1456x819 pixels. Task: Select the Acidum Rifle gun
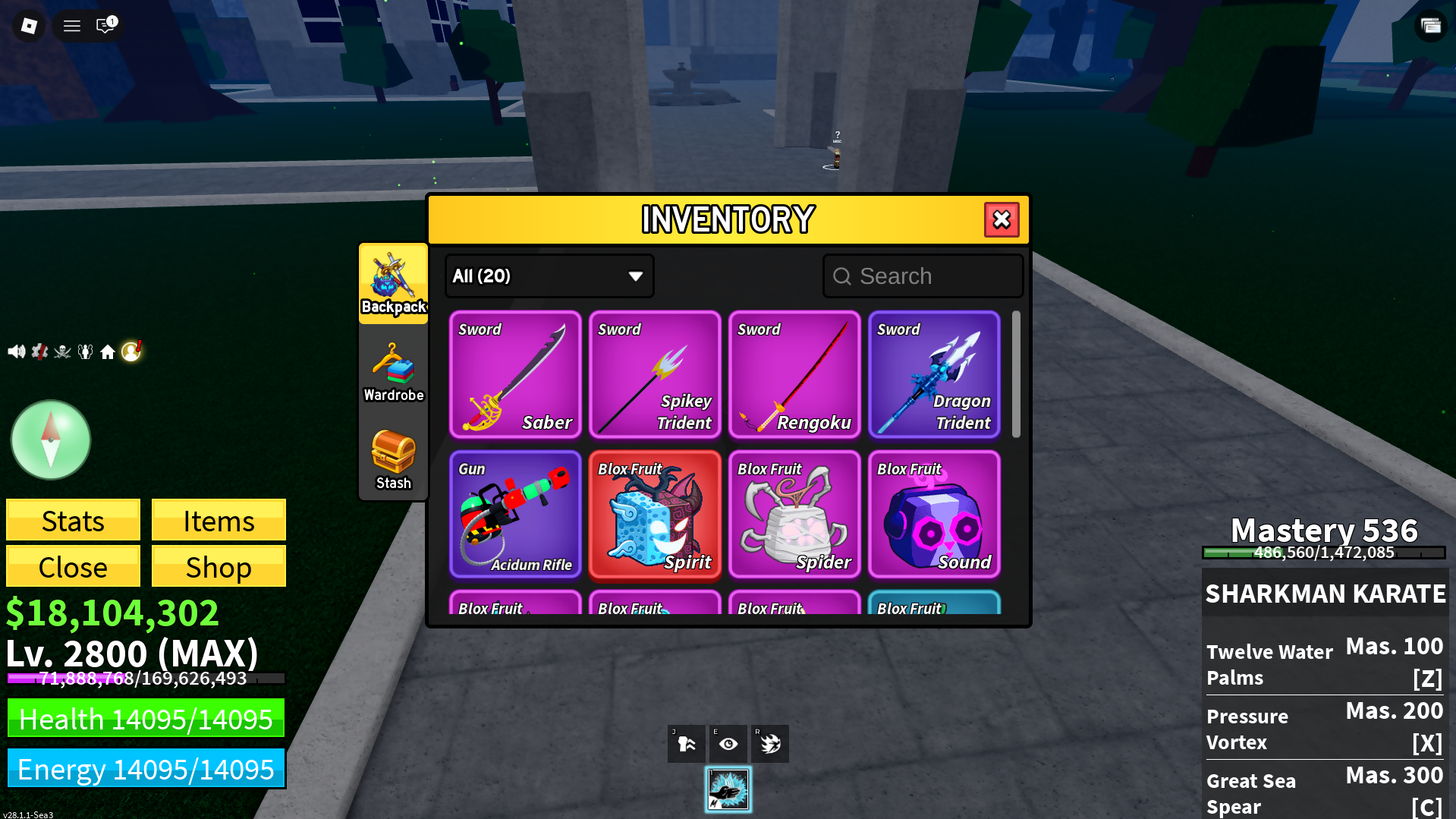pyautogui.click(x=515, y=515)
